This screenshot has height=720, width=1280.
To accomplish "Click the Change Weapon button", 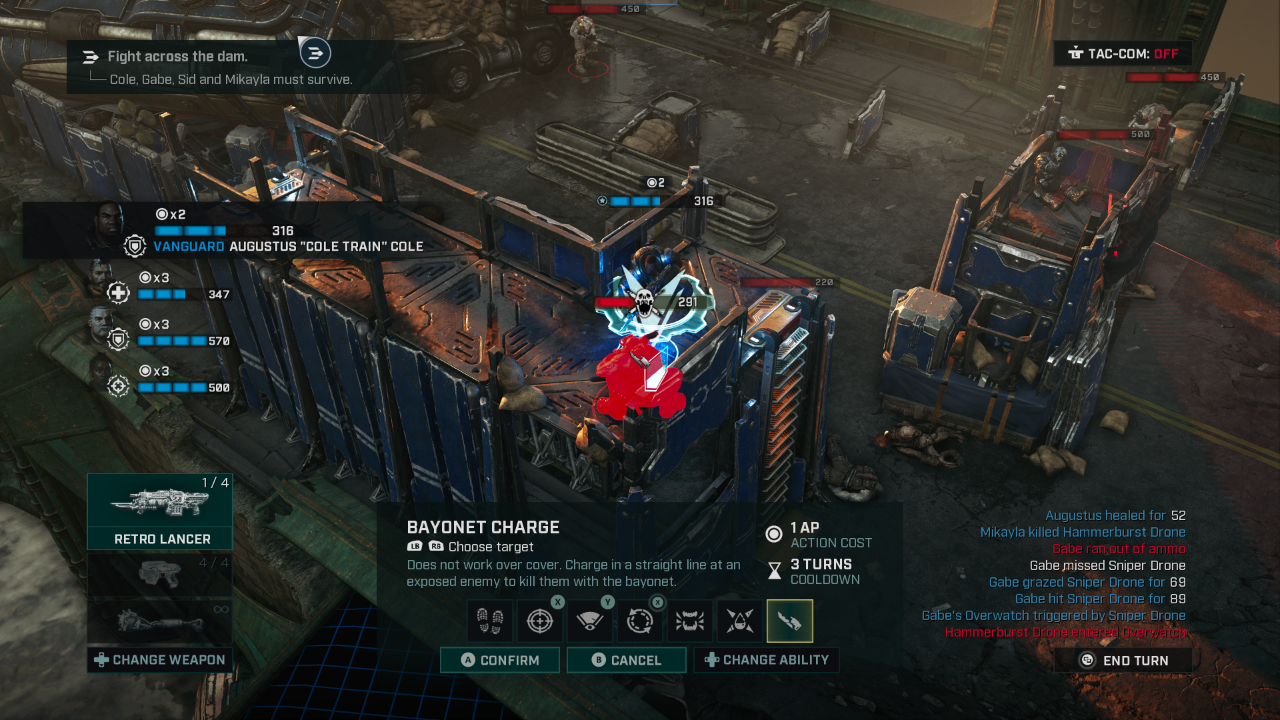I will coord(160,660).
